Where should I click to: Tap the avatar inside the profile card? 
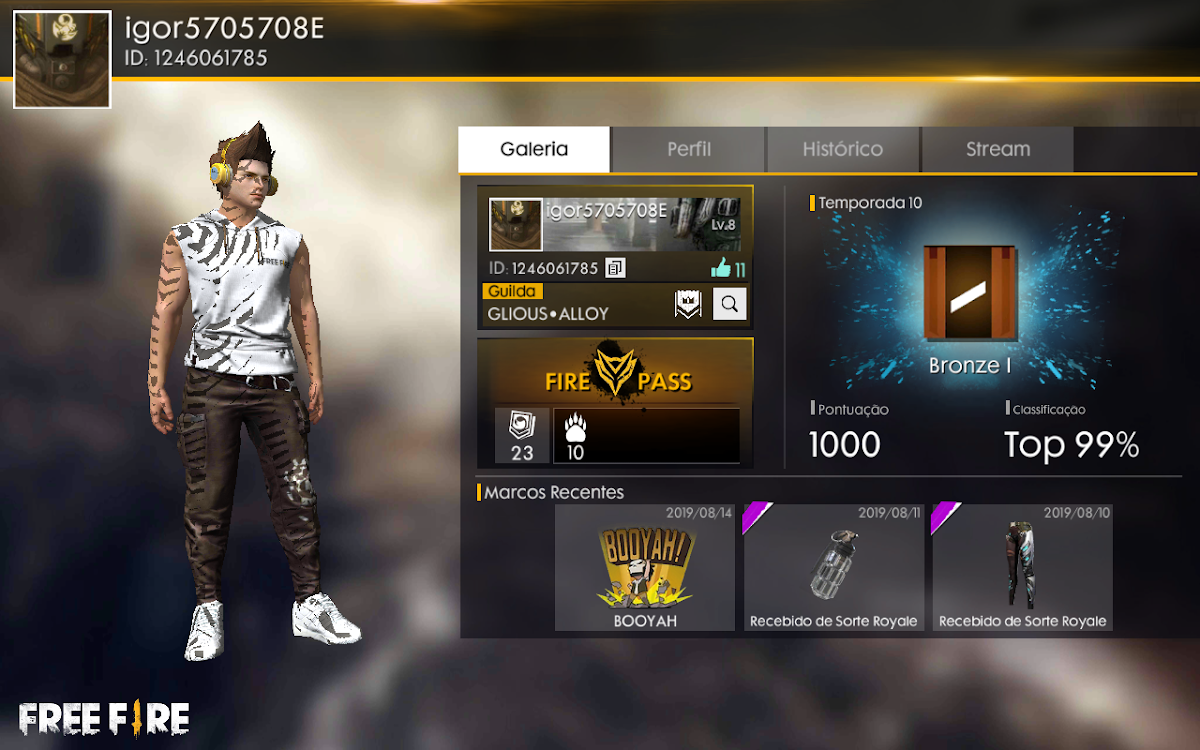click(516, 224)
